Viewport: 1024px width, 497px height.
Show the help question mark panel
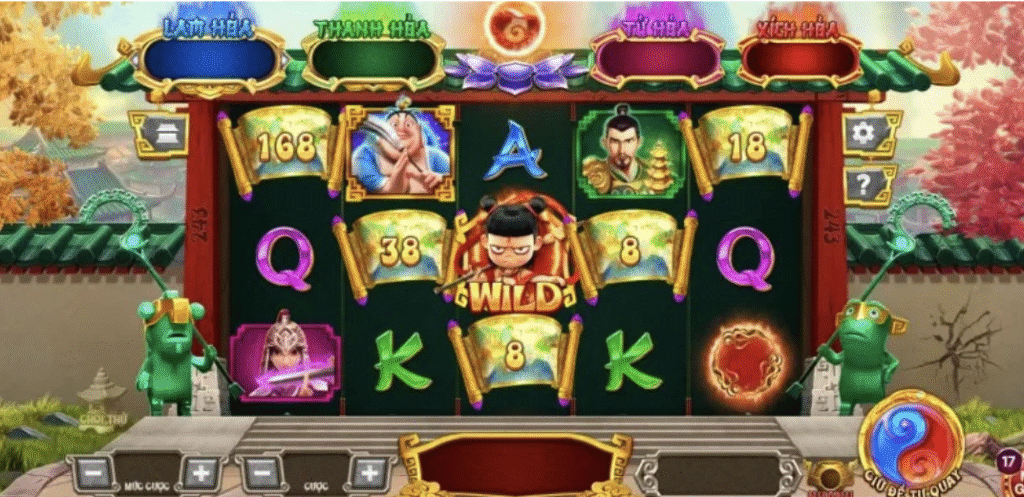tap(865, 183)
